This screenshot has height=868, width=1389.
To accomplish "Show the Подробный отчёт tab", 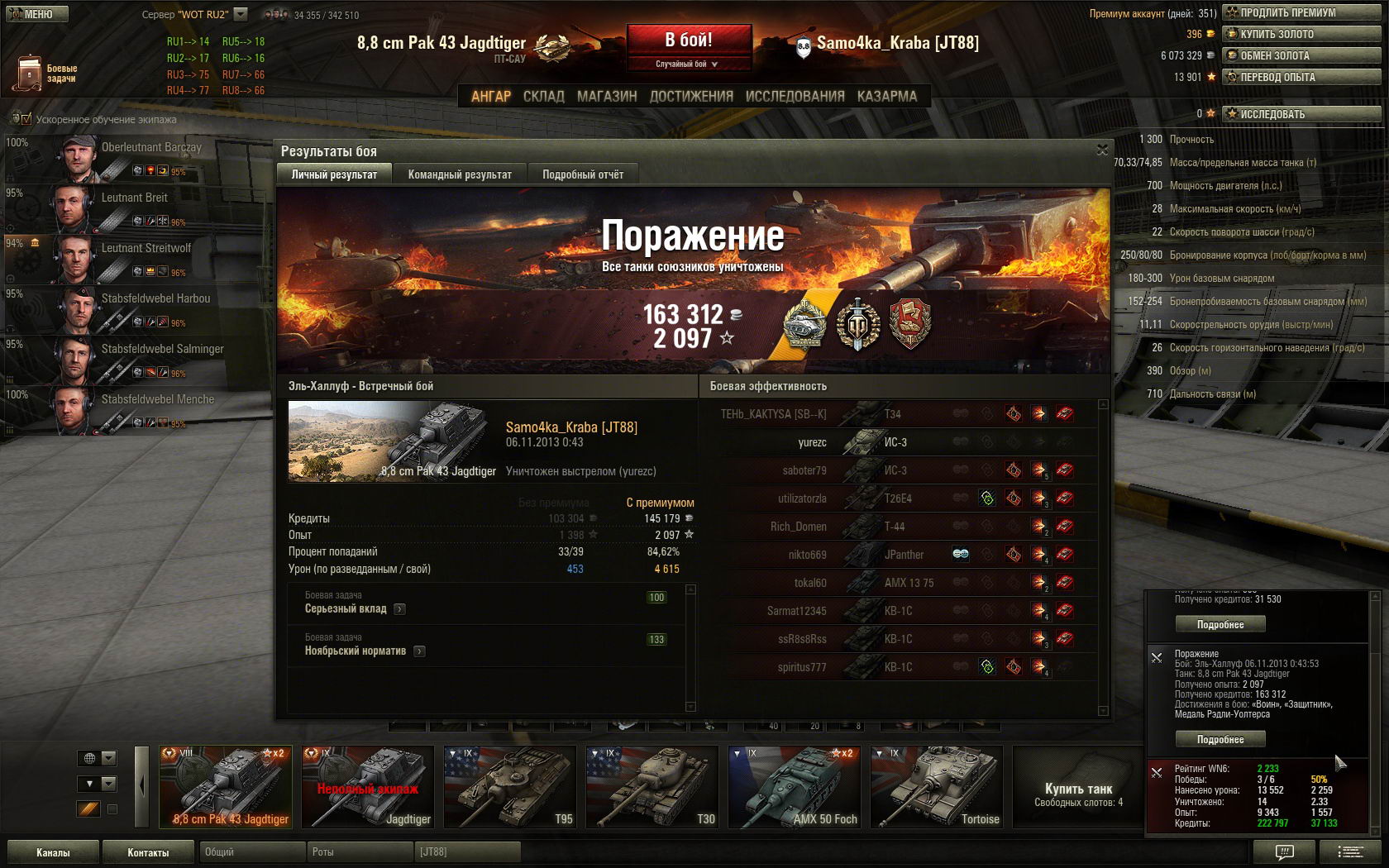I will pos(583,174).
